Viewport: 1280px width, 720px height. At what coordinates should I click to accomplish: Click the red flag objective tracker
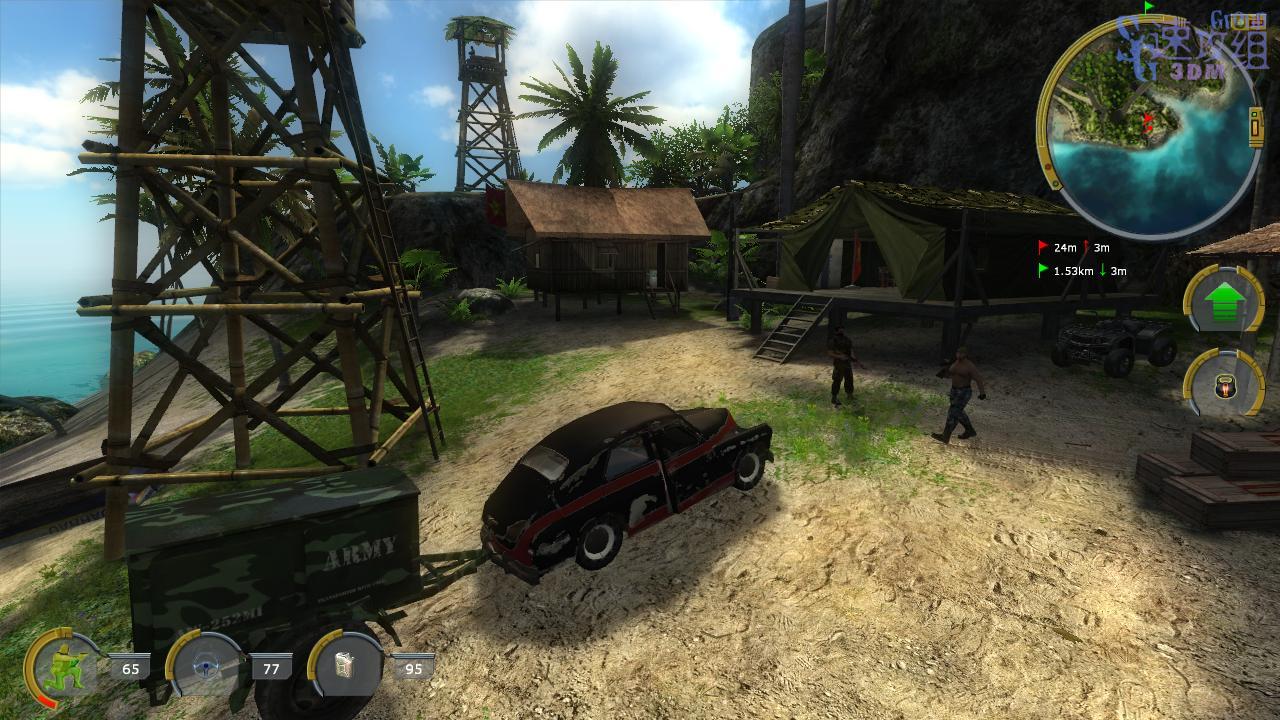coord(1073,247)
